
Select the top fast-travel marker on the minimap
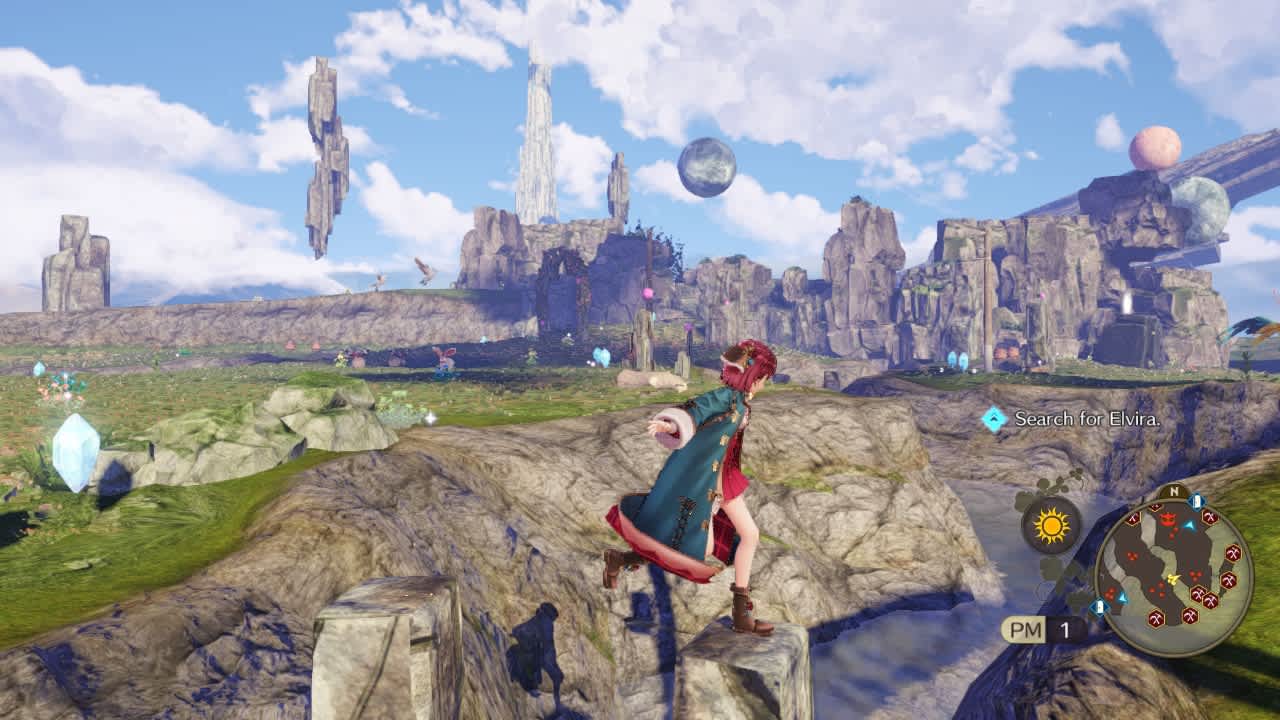pos(1196,500)
